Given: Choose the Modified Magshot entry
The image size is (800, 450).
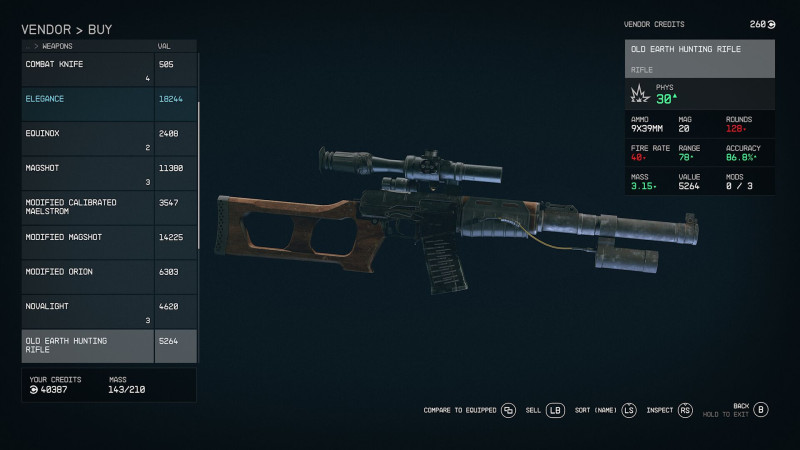Looking at the screenshot, I should coord(108,242).
